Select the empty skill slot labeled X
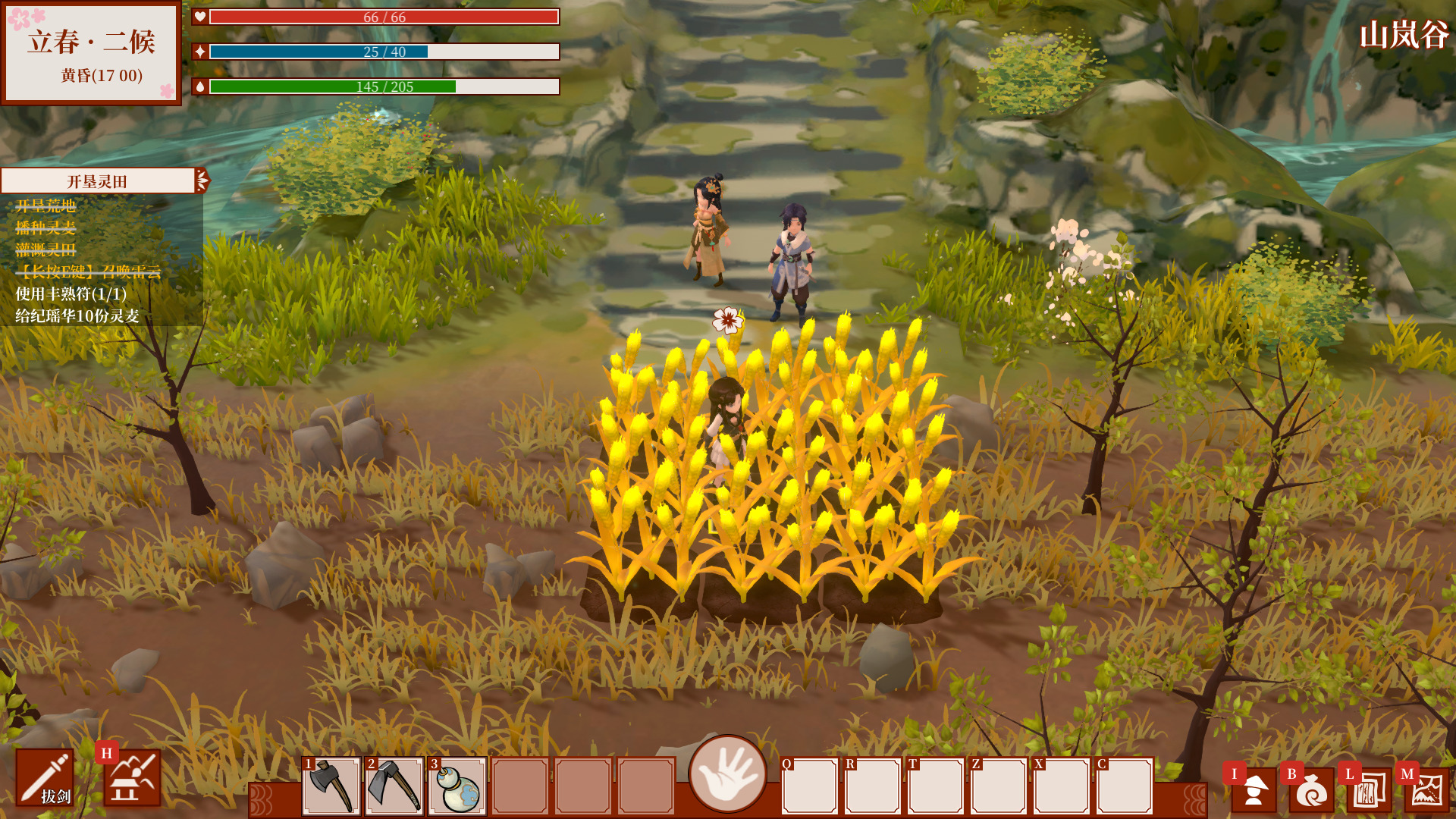The width and height of the screenshot is (1456, 819). 1062,786
